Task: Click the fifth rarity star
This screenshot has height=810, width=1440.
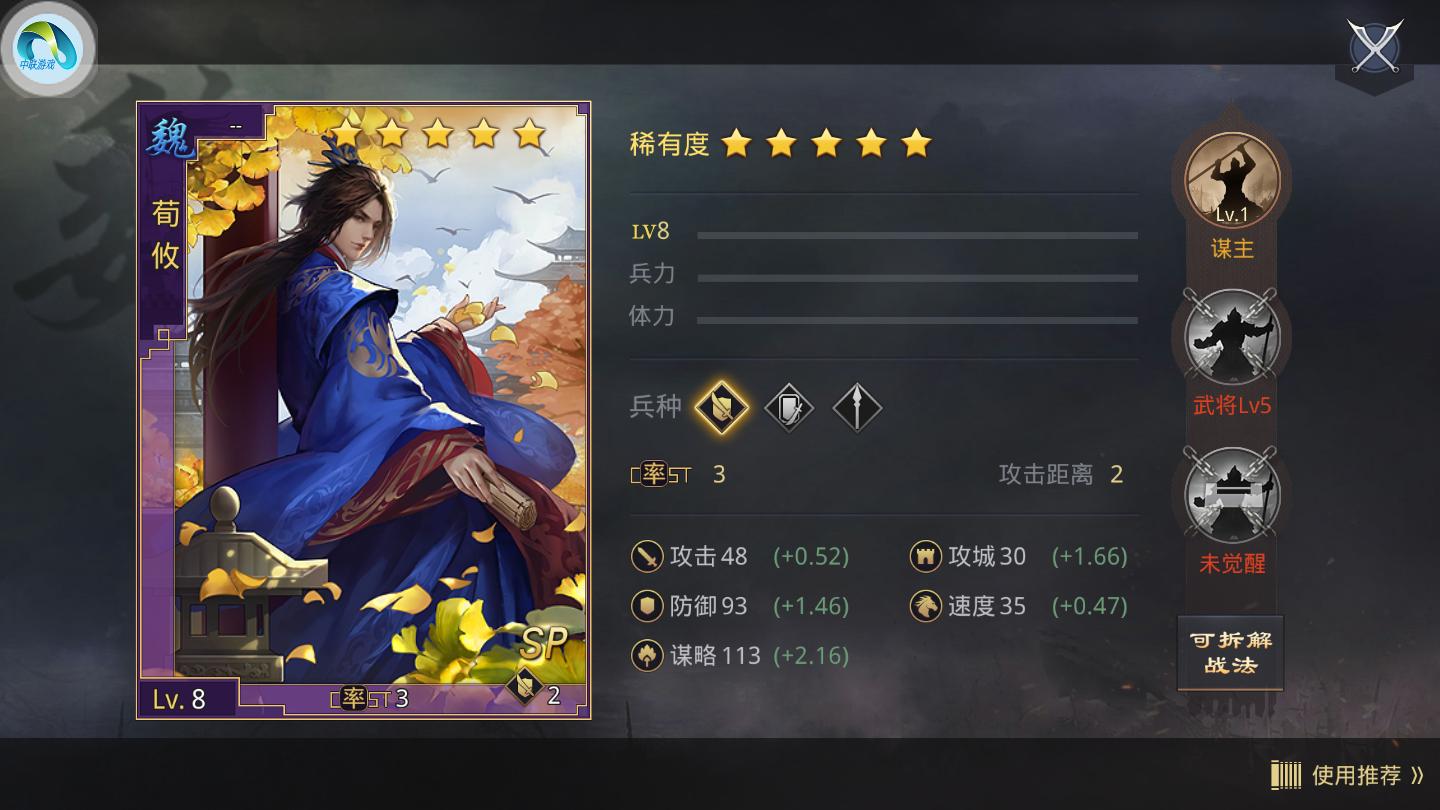Action: point(916,145)
